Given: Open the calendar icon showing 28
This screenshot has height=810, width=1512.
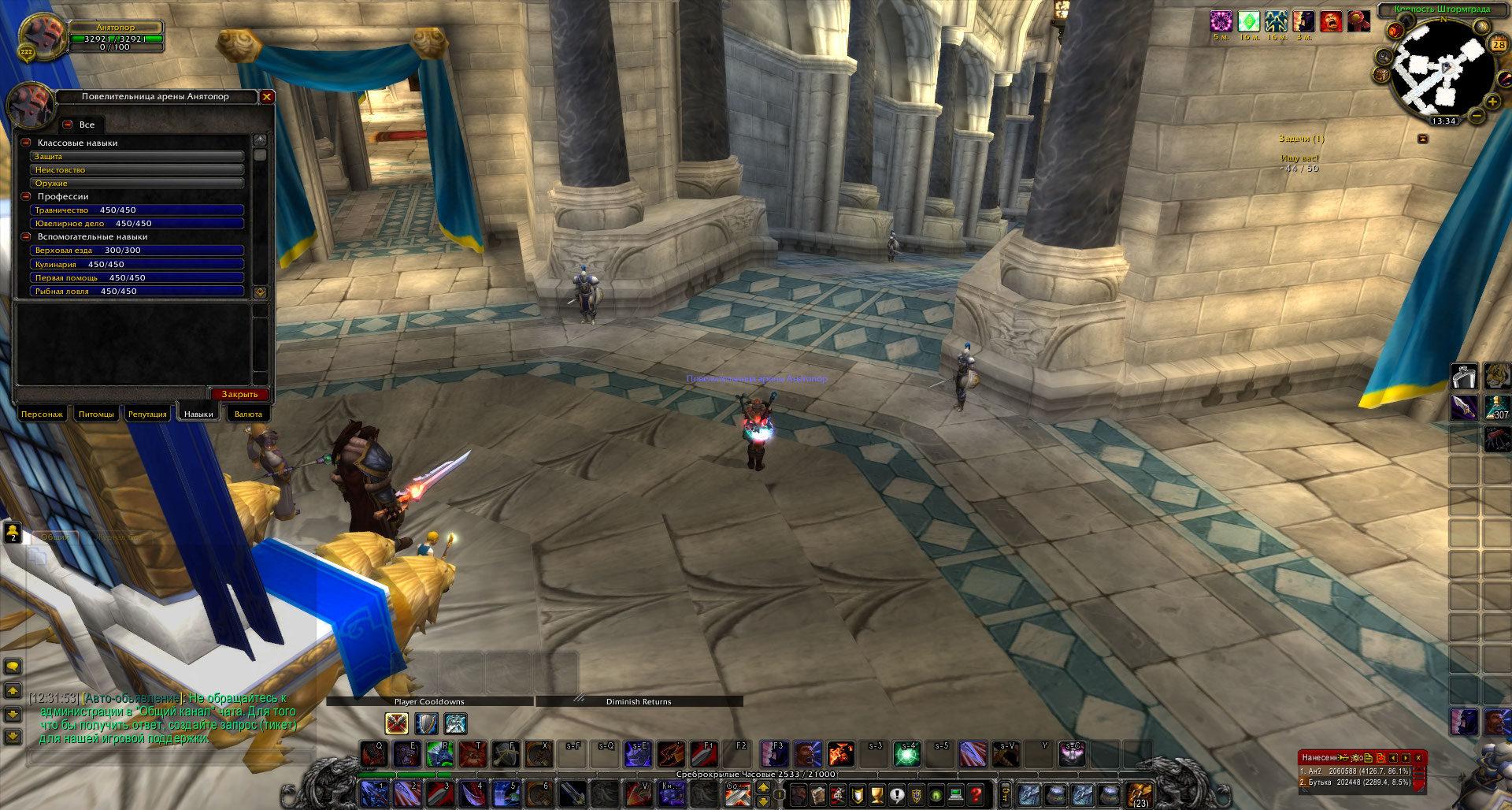Looking at the screenshot, I should 1498,45.
